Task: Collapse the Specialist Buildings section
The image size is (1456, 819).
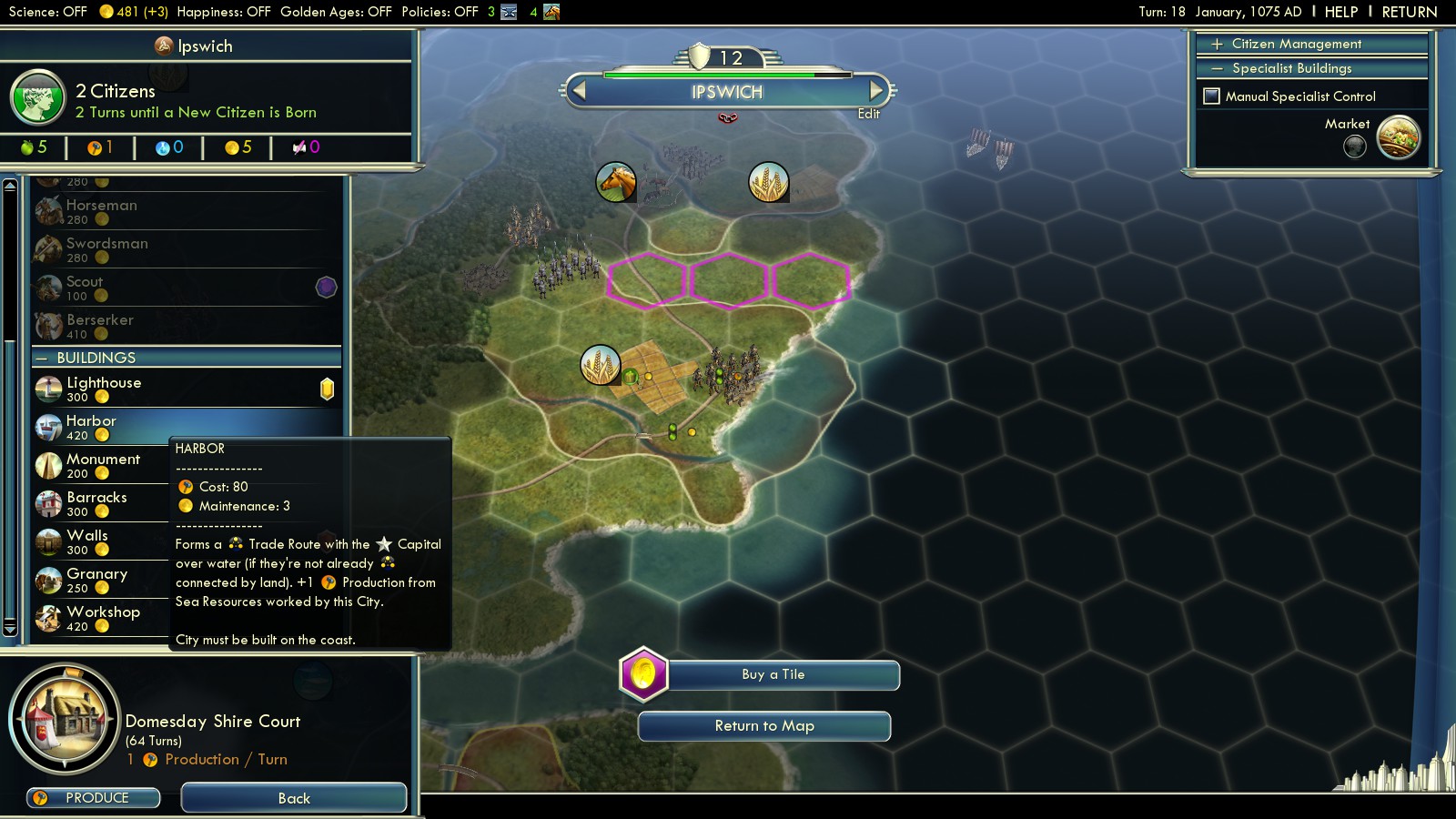Action: pyautogui.click(x=1291, y=68)
